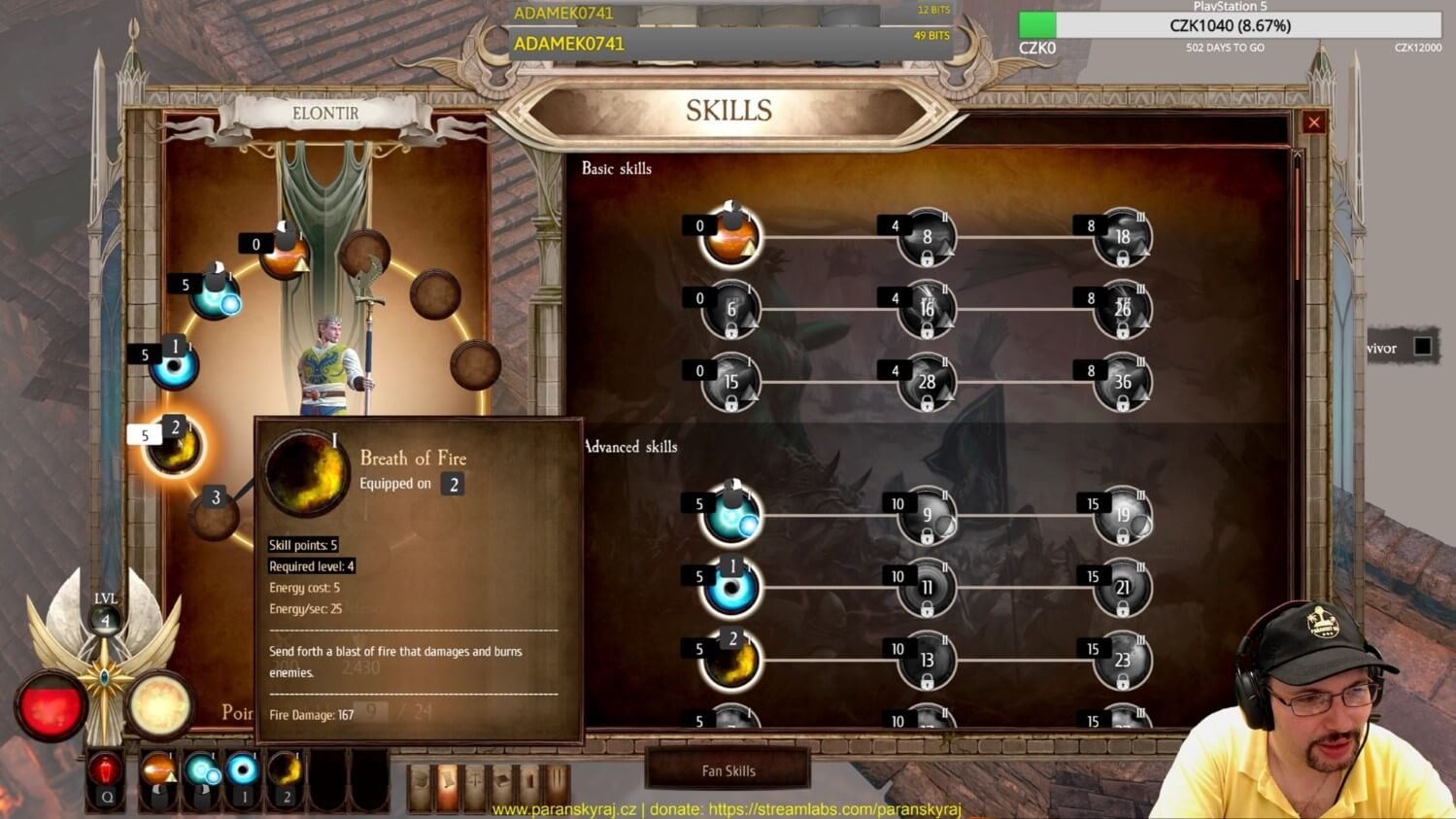This screenshot has height=819, width=1456.
Task: Activate the blue eye skill in hotbar
Action: (x=243, y=772)
